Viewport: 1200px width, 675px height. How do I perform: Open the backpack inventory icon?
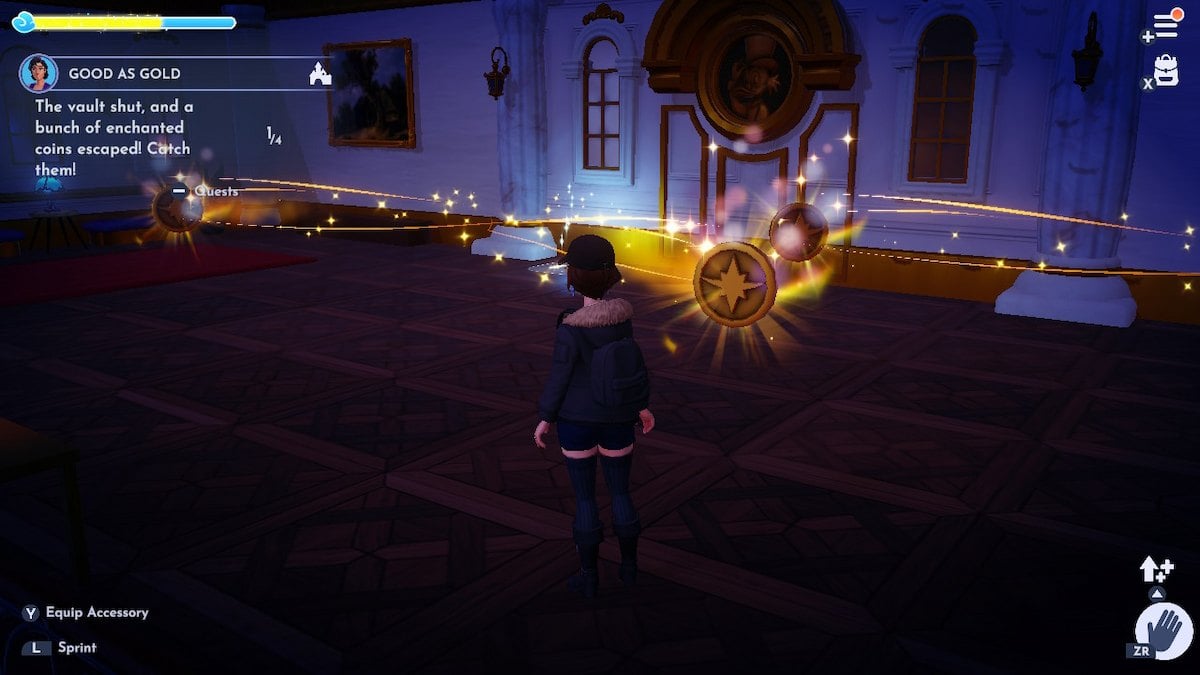tap(1166, 70)
